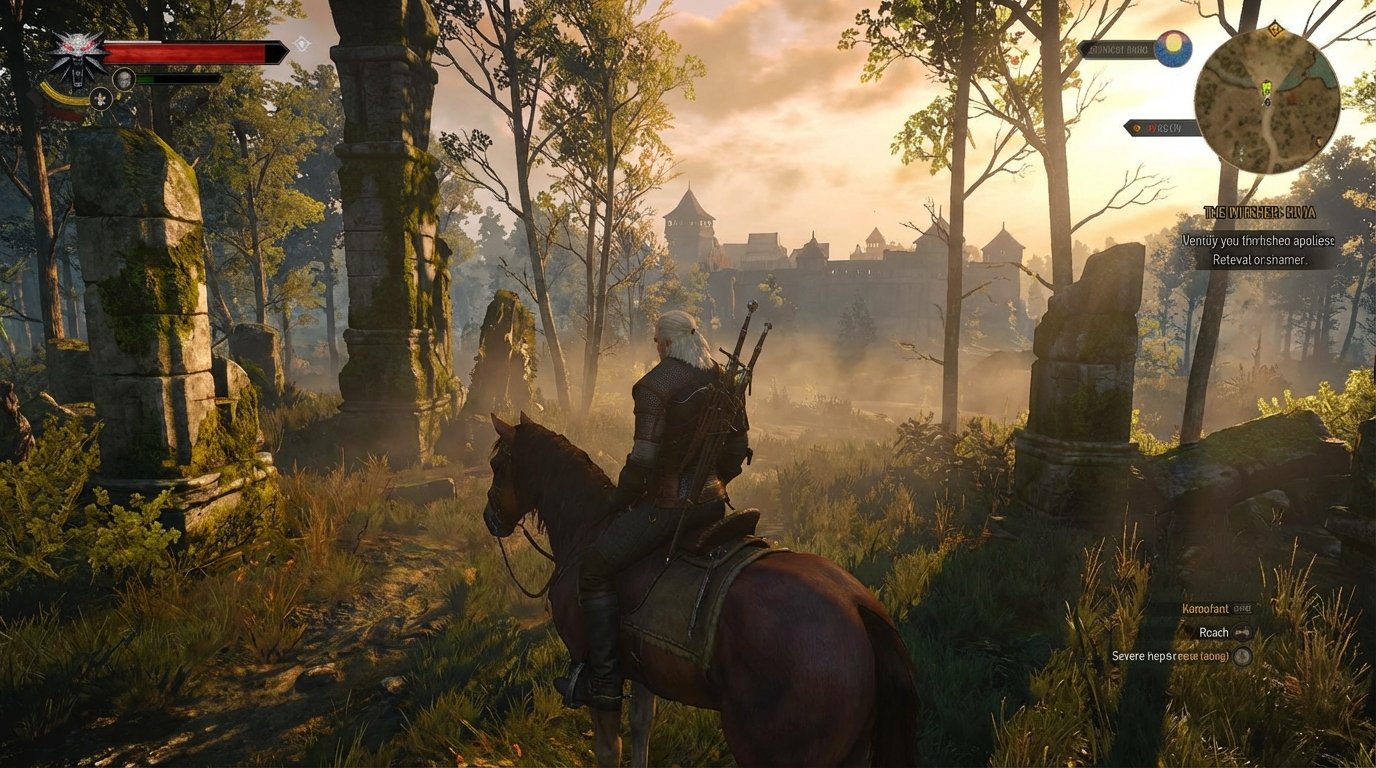Click the active Sign ability icon

coord(101,98)
